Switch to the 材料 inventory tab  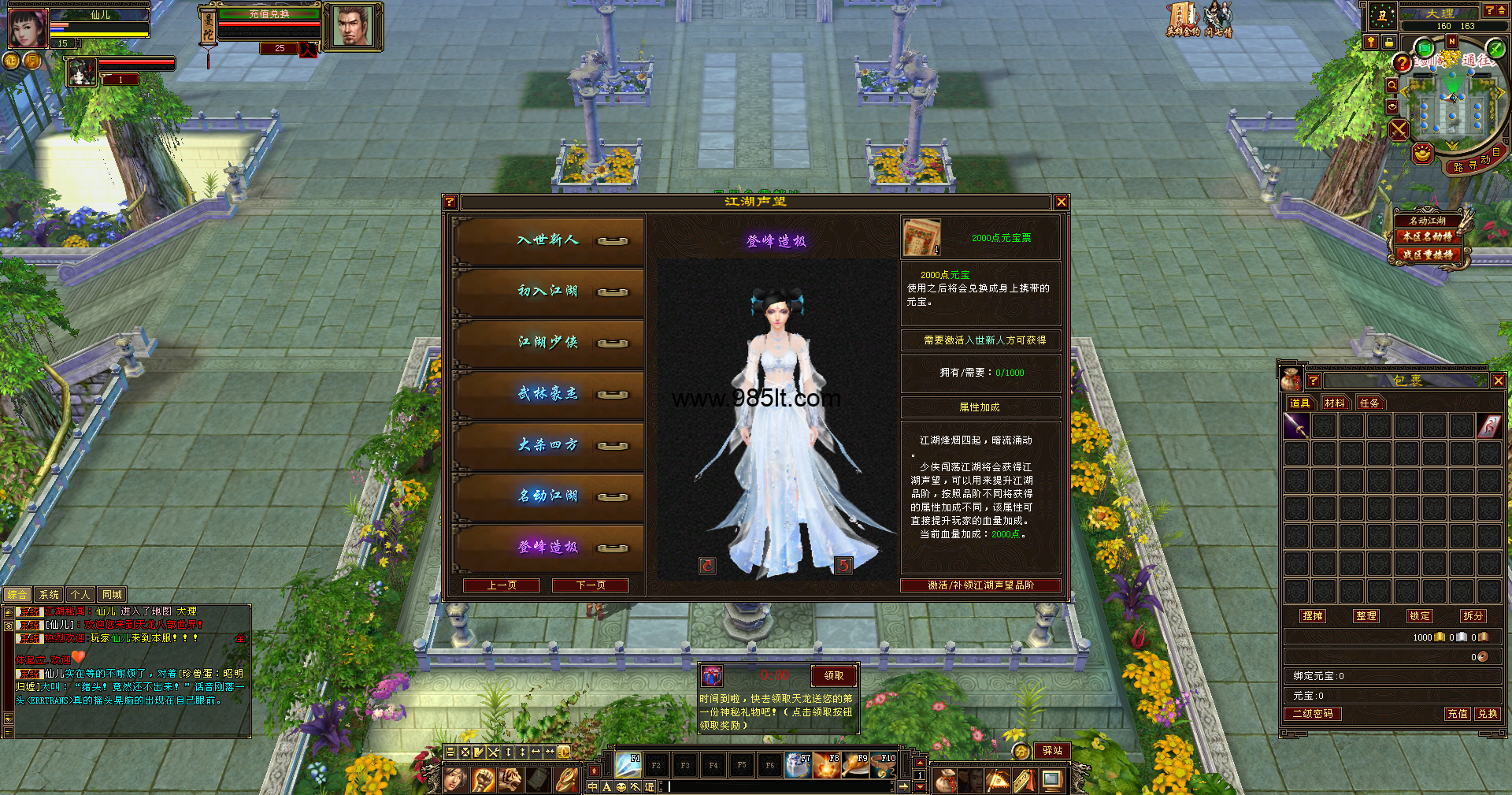pos(1335,403)
